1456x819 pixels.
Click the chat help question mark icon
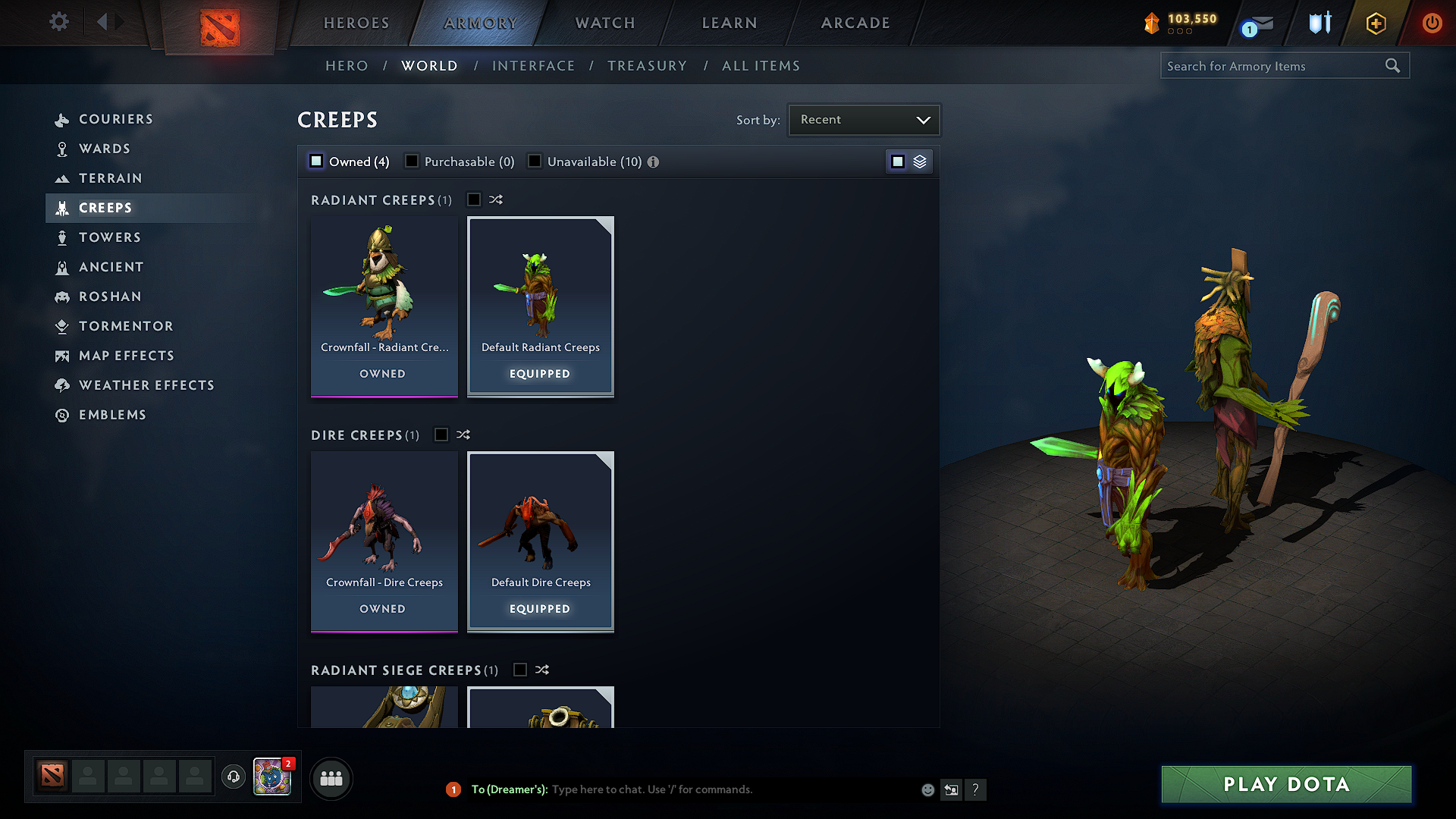tap(976, 789)
